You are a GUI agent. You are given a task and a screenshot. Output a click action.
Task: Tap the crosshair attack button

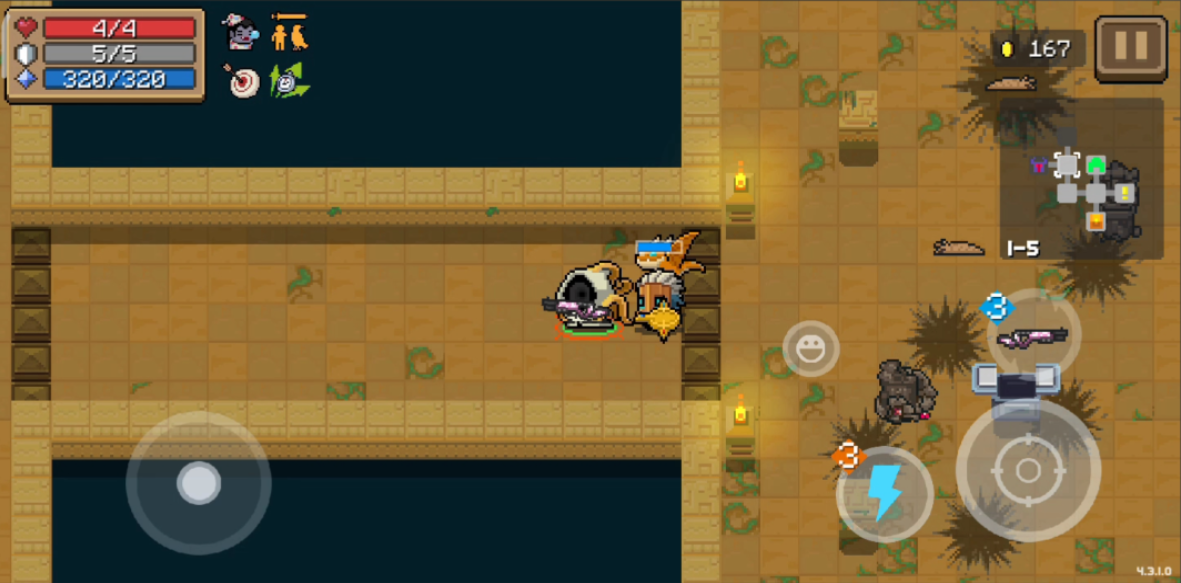tap(1027, 470)
